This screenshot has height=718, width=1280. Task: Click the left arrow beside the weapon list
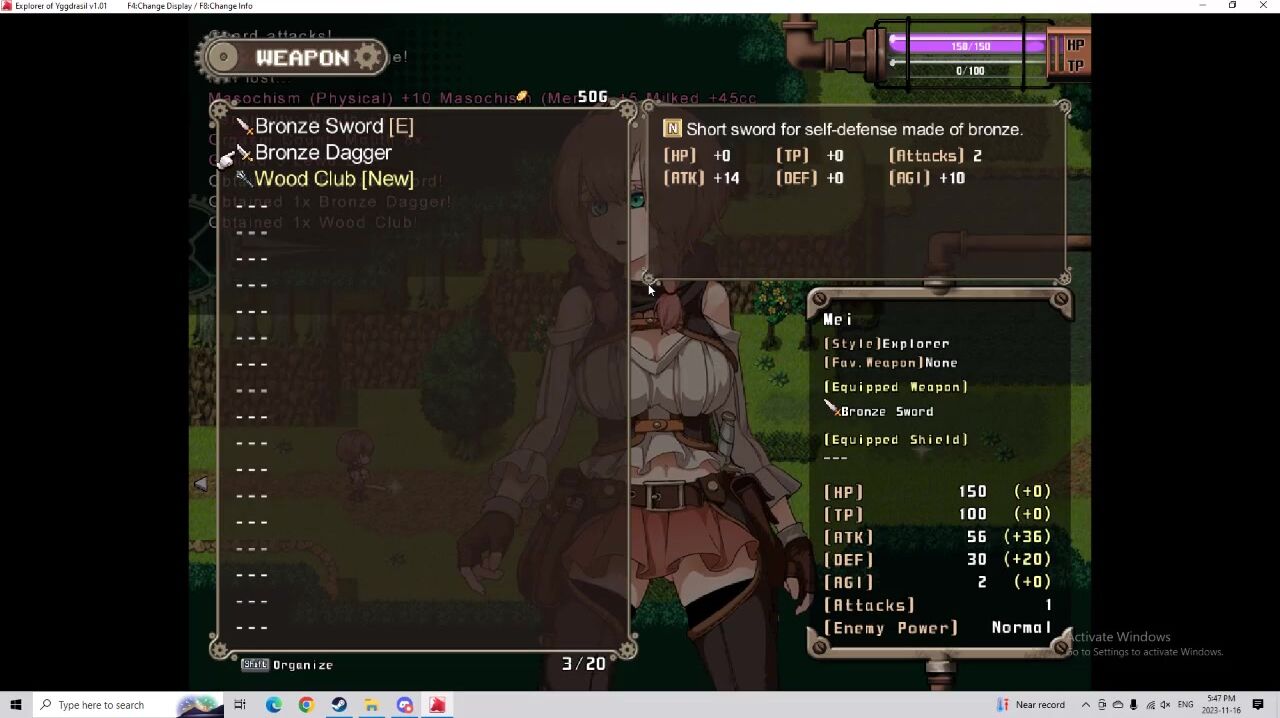coord(201,484)
